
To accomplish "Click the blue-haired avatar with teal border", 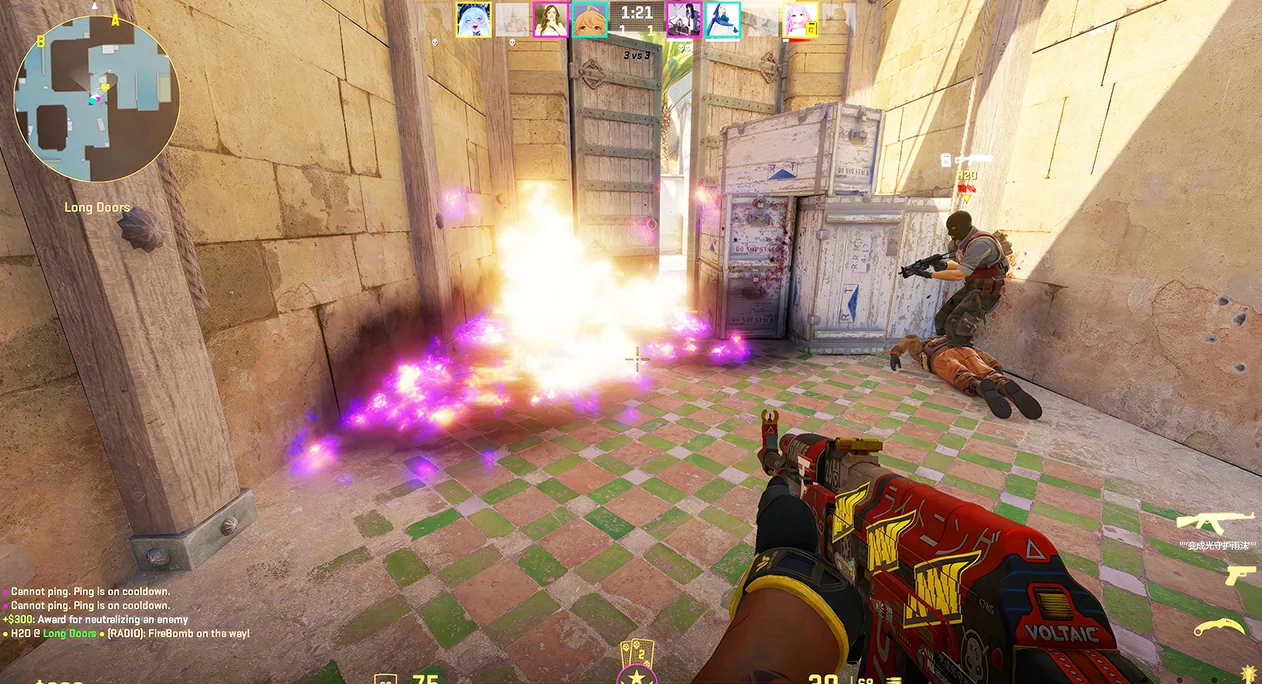I will click(x=722, y=19).
